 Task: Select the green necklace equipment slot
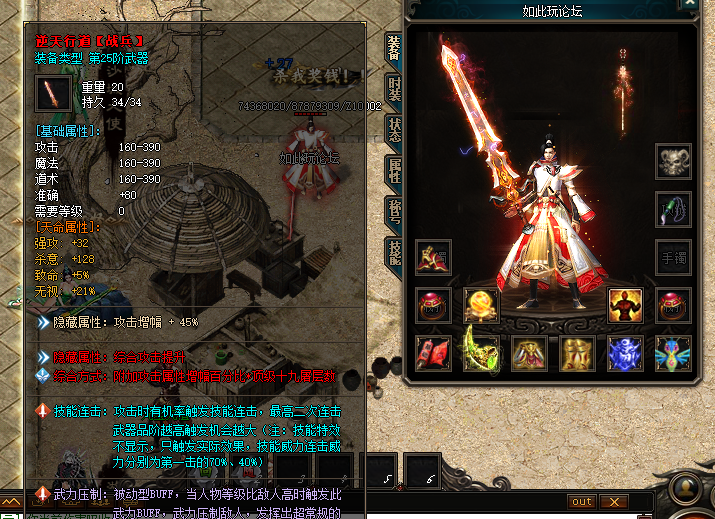coord(673,209)
